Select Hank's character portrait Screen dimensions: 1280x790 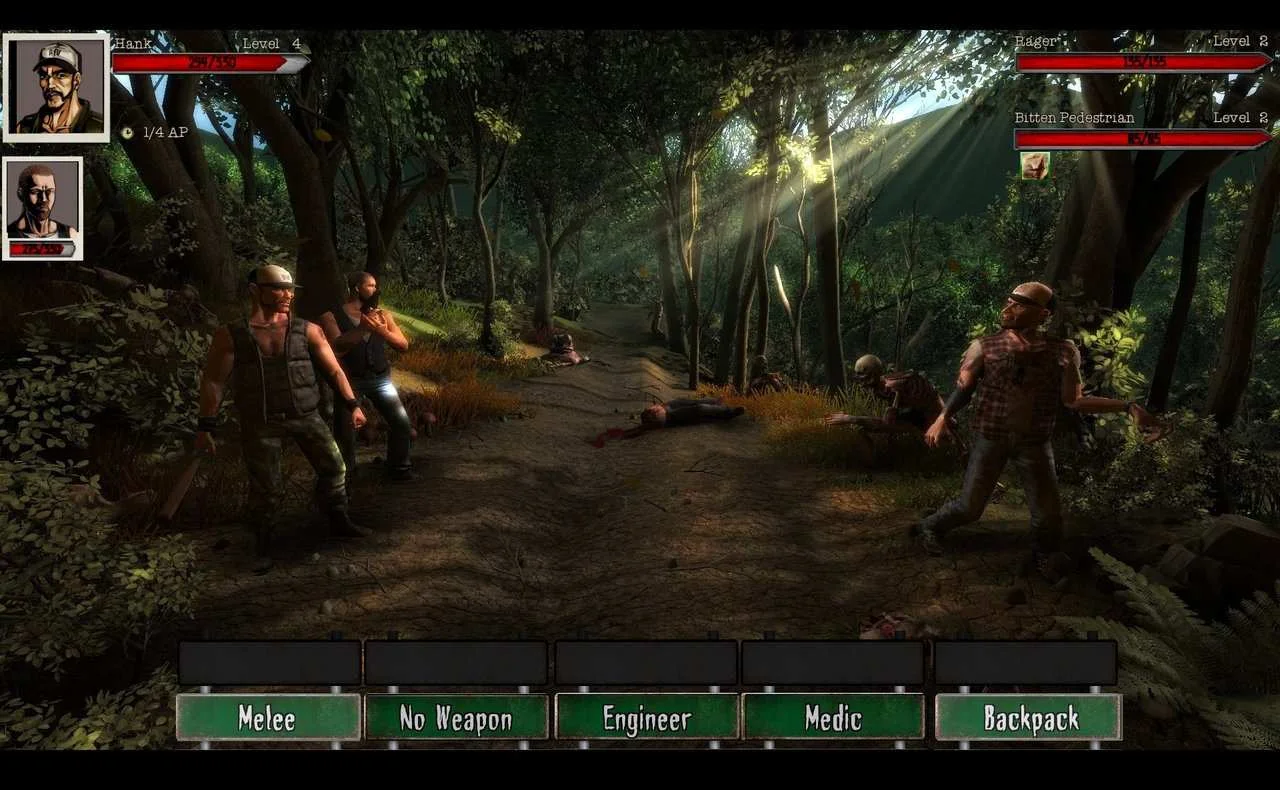[x=56, y=88]
